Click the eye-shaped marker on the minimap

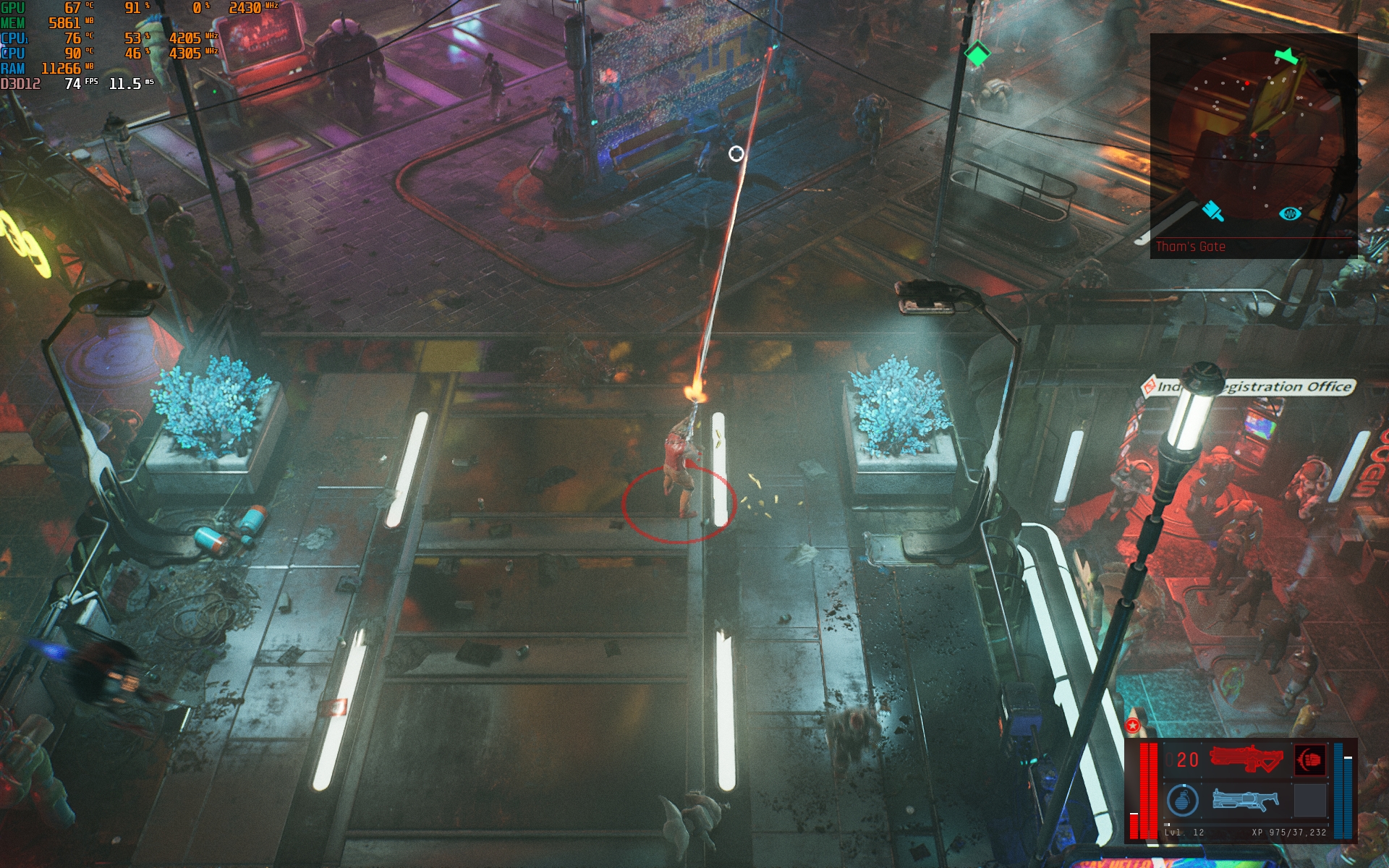(1290, 213)
